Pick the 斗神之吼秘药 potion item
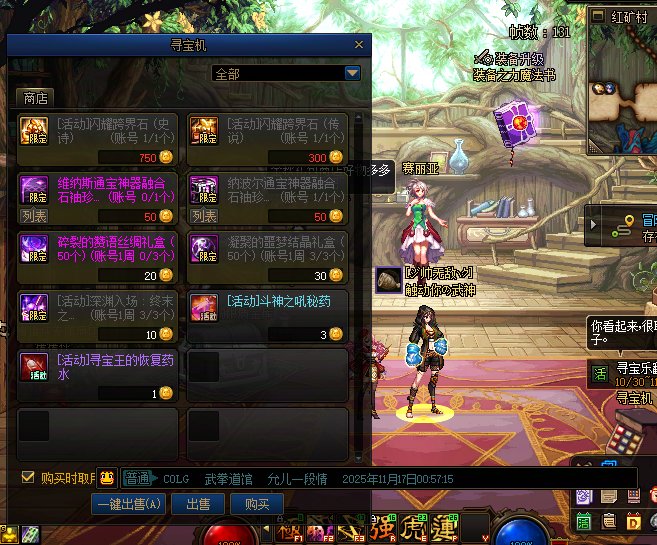 pos(268,316)
